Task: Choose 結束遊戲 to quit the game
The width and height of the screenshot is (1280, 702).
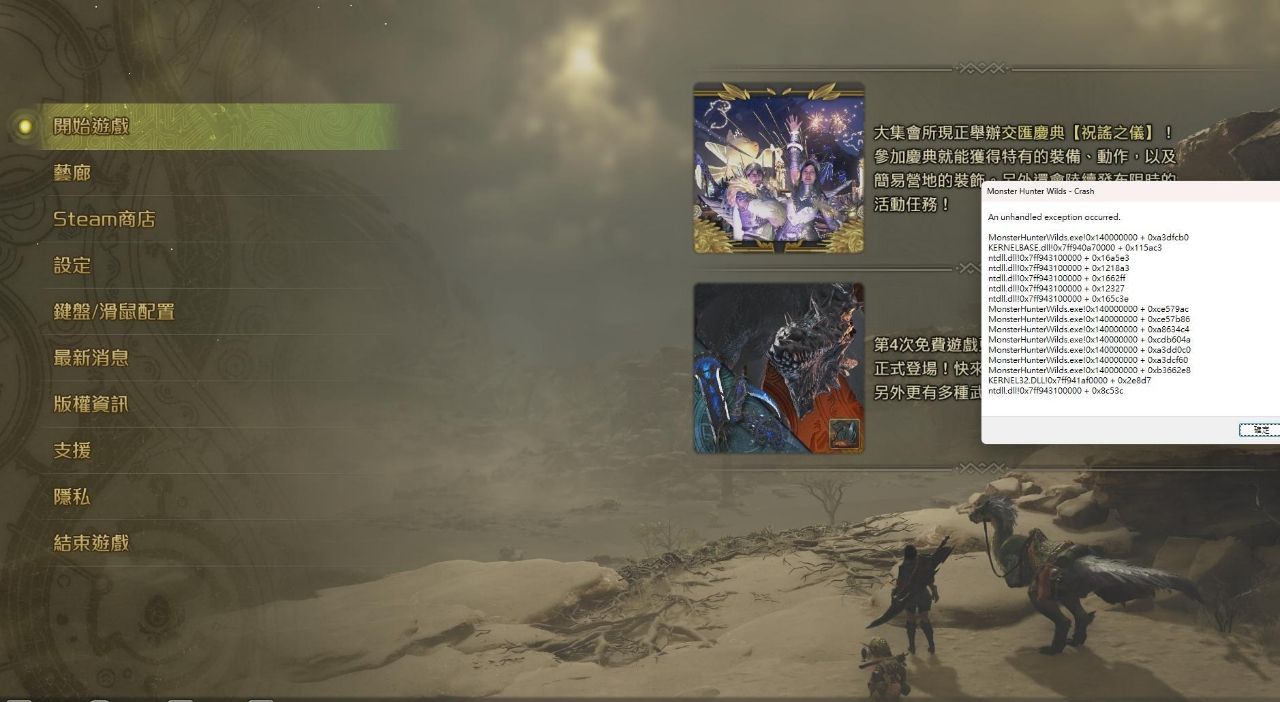Action: 91,543
